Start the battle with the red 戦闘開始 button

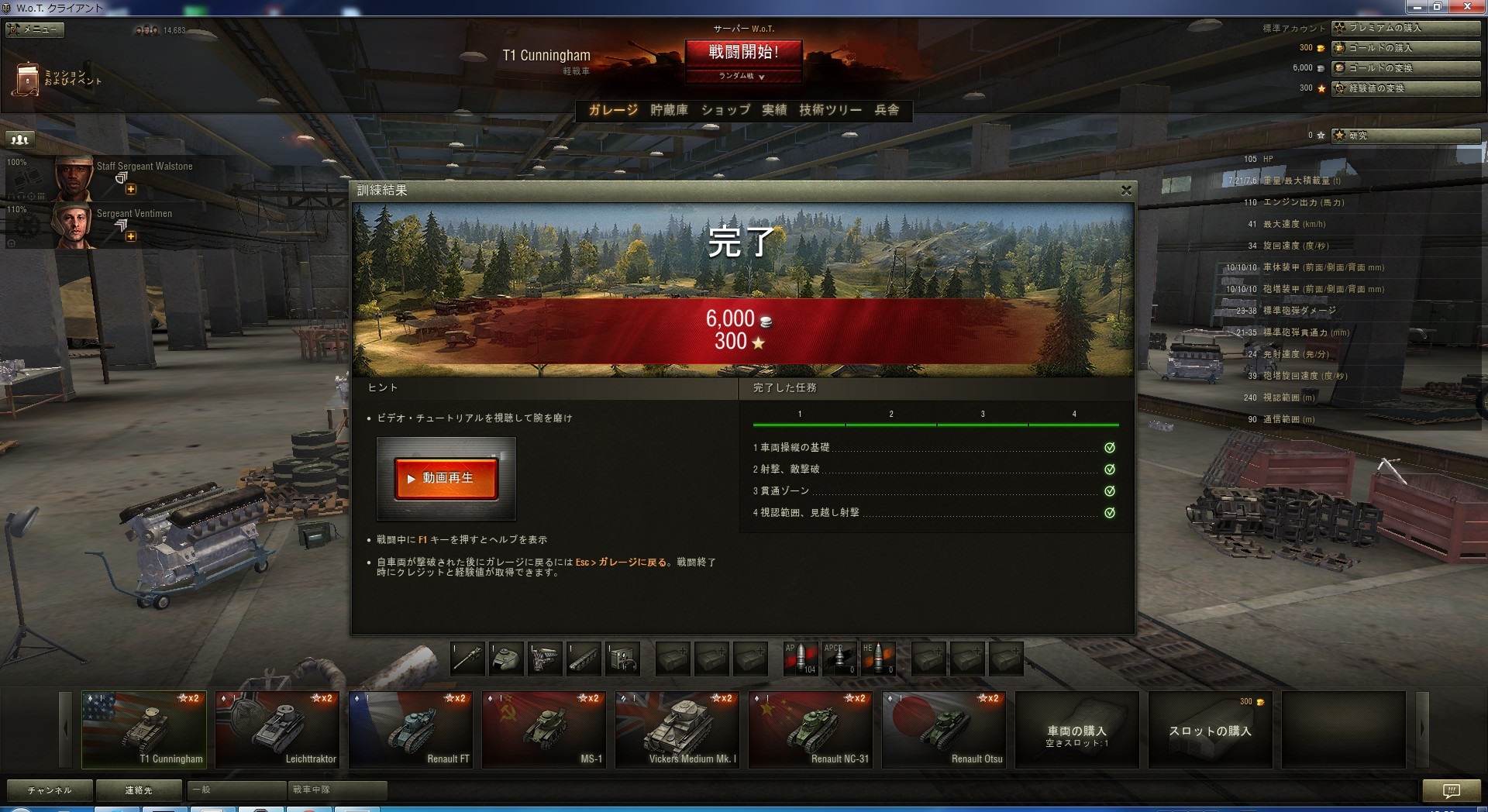(x=742, y=53)
